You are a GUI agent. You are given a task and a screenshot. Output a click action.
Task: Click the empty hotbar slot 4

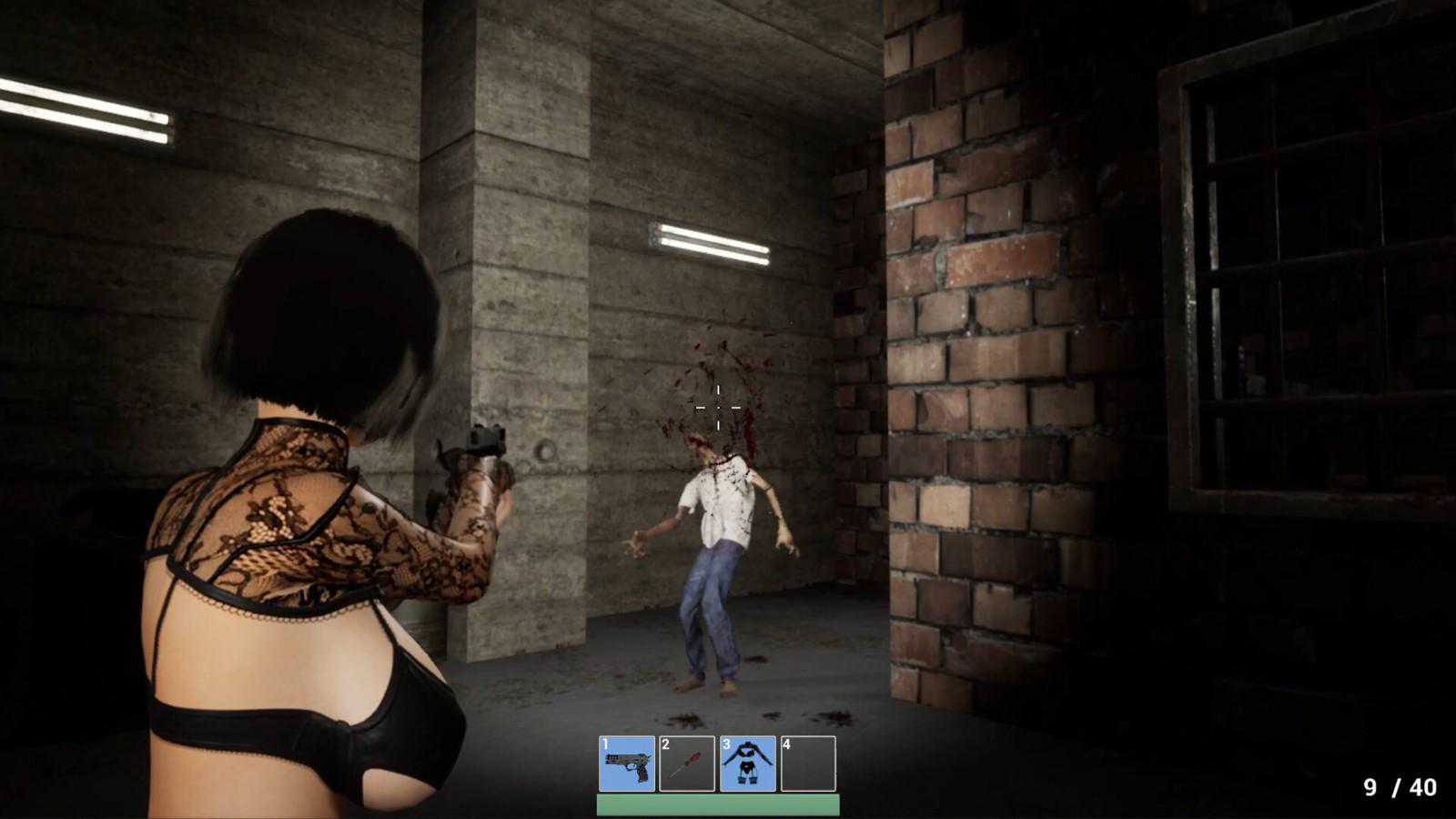[808, 763]
